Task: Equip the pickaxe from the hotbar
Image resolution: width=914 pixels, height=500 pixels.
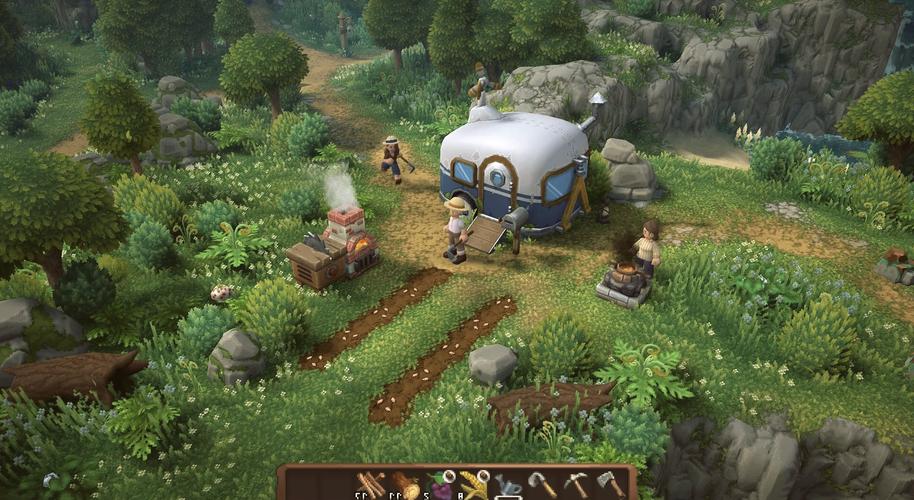Action: click(x=576, y=484)
